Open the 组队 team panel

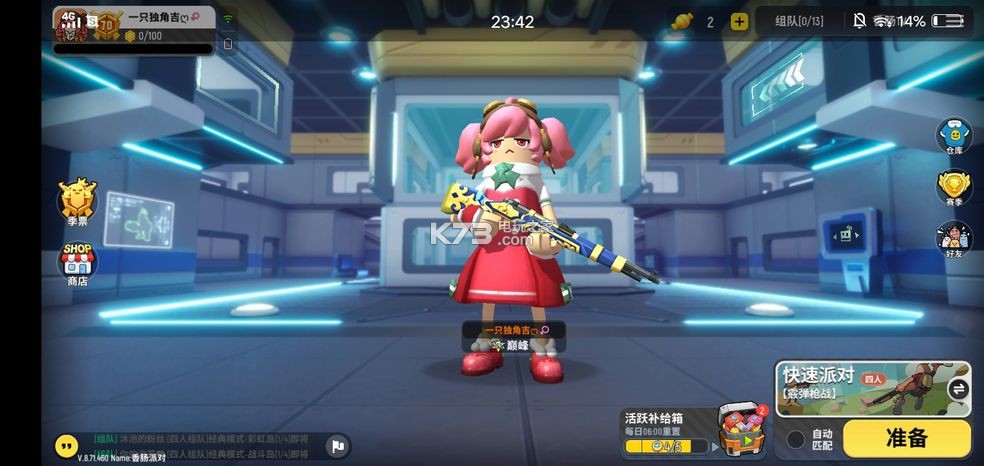click(x=799, y=21)
